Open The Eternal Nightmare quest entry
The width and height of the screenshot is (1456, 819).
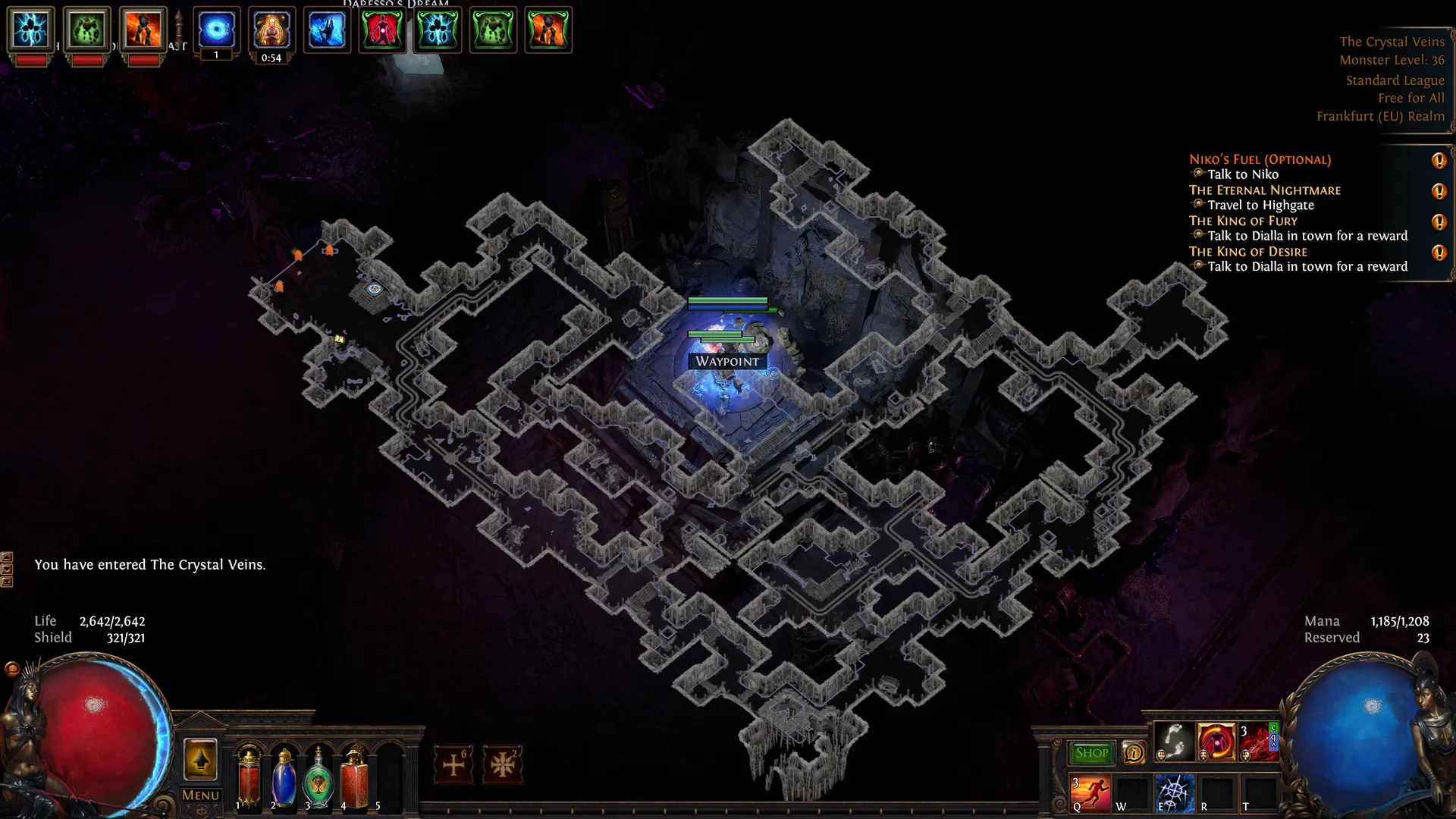point(1264,190)
